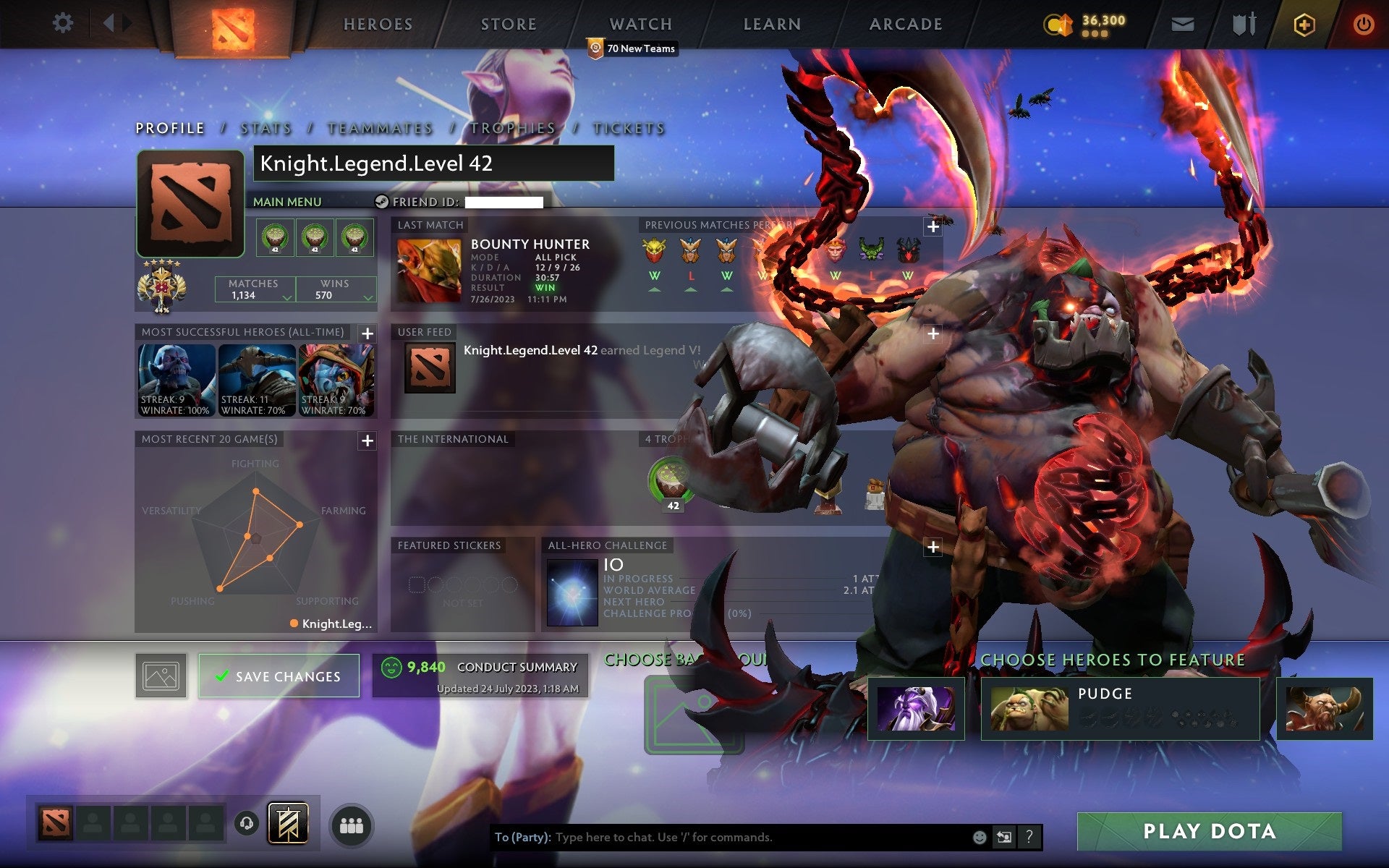The width and height of the screenshot is (1389, 868).
Task: Expand Most Successful Heroes panel
Action: point(368,334)
